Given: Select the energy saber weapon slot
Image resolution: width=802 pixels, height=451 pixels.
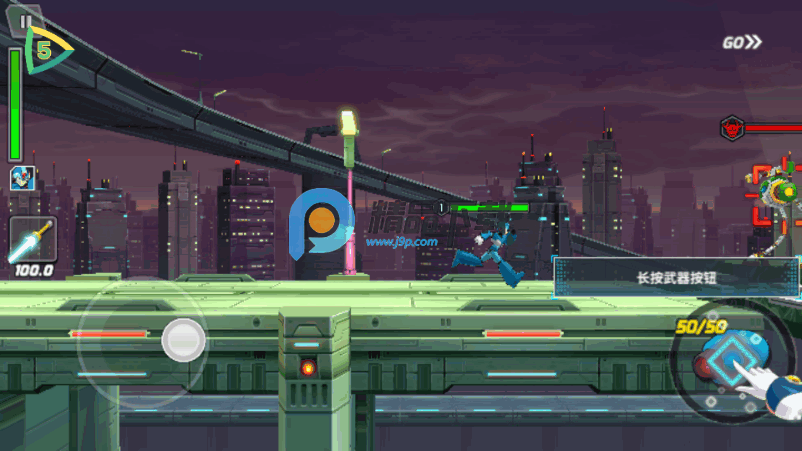Looking at the screenshot, I should [31, 240].
